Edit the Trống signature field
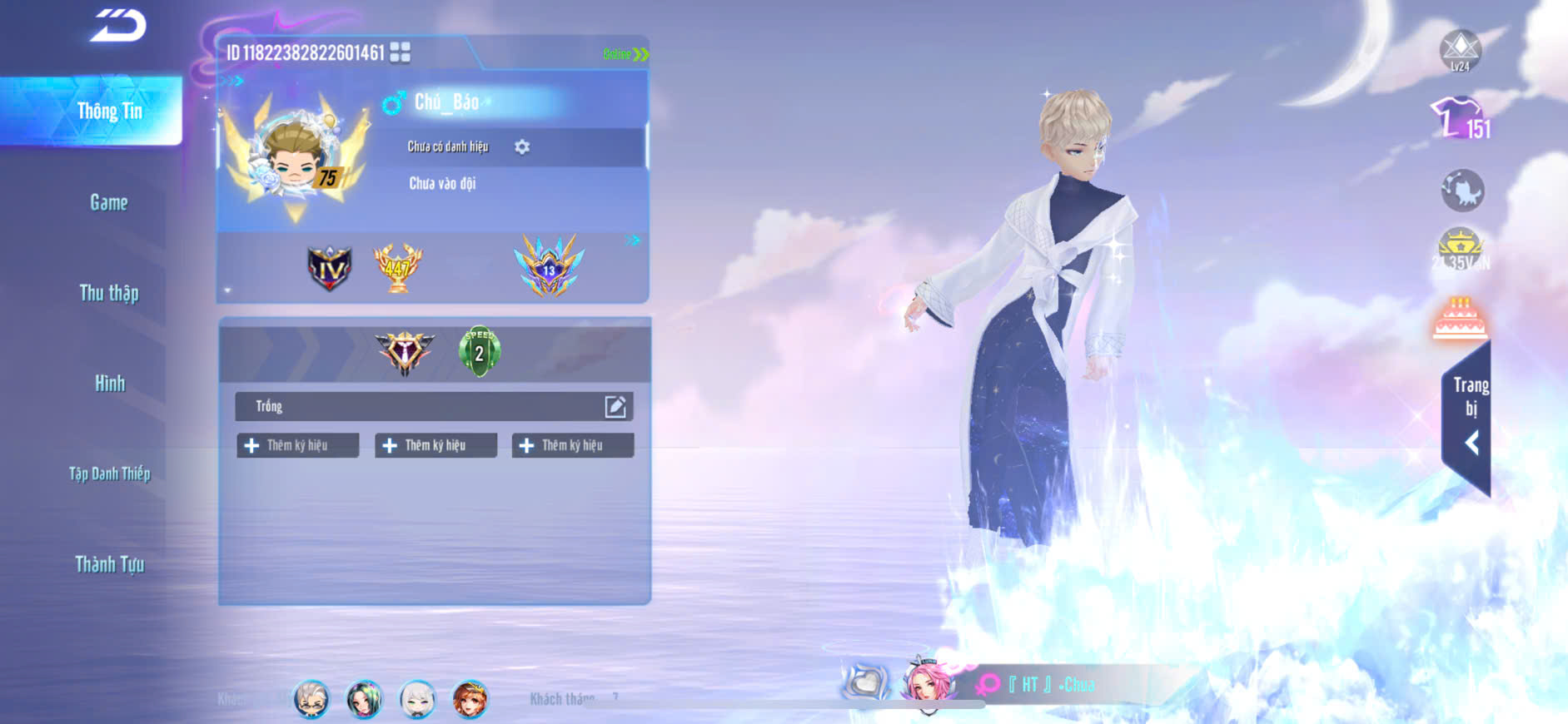This screenshot has width=1568, height=724. tap(615, 406)
